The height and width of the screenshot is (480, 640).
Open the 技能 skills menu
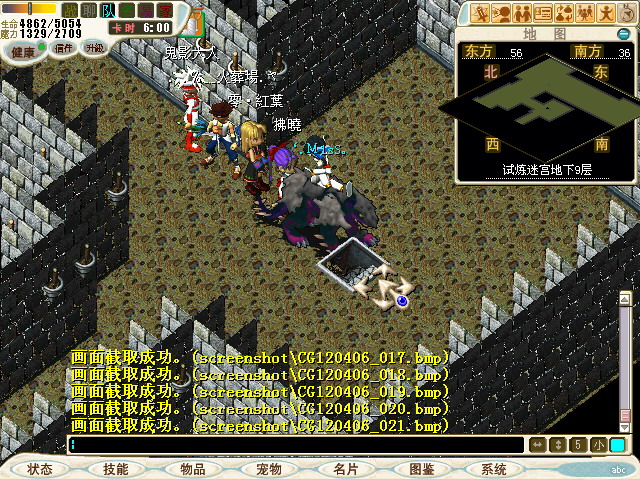pos(116,468)
